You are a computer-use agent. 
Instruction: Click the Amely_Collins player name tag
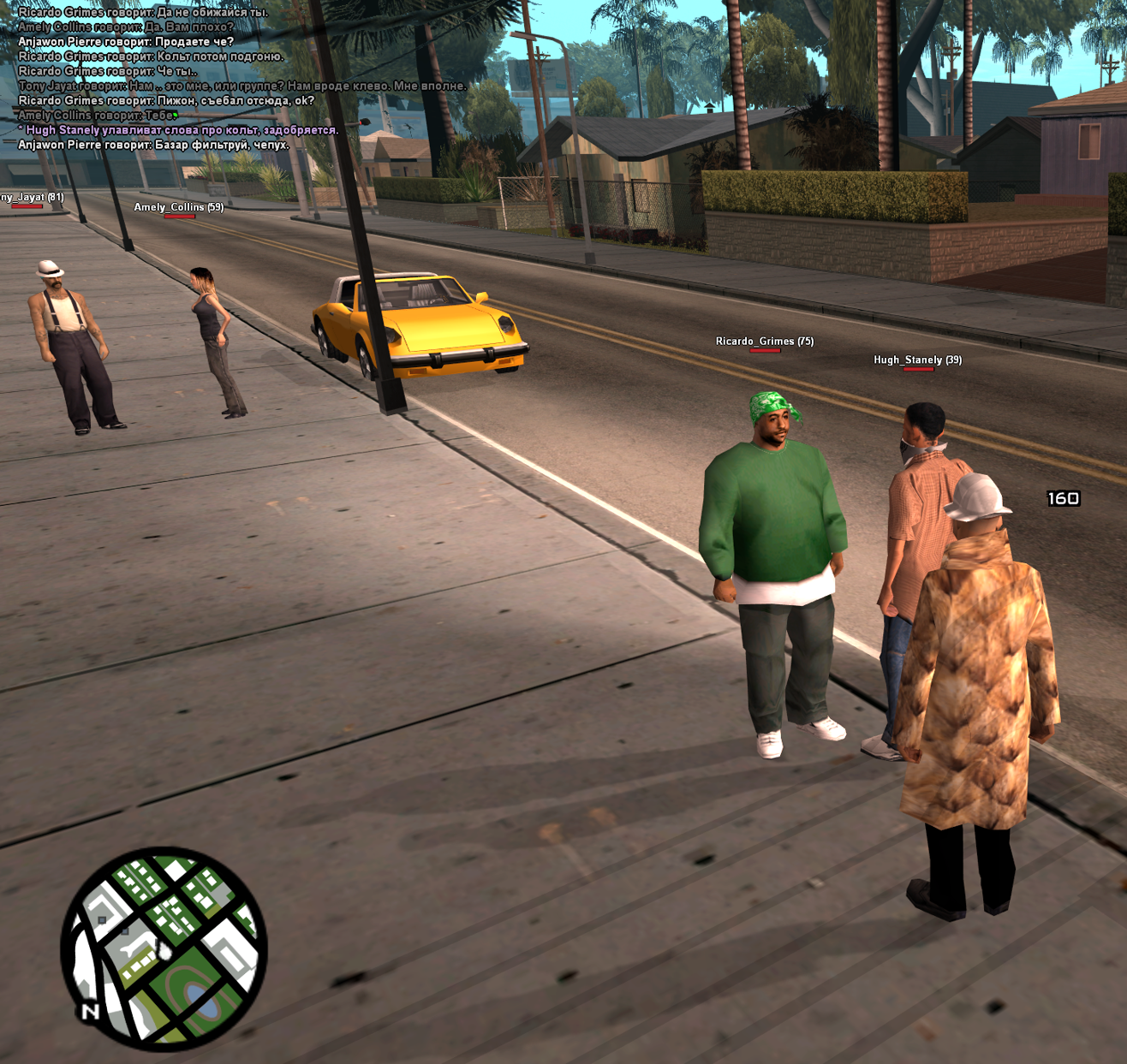coord(178,207)
